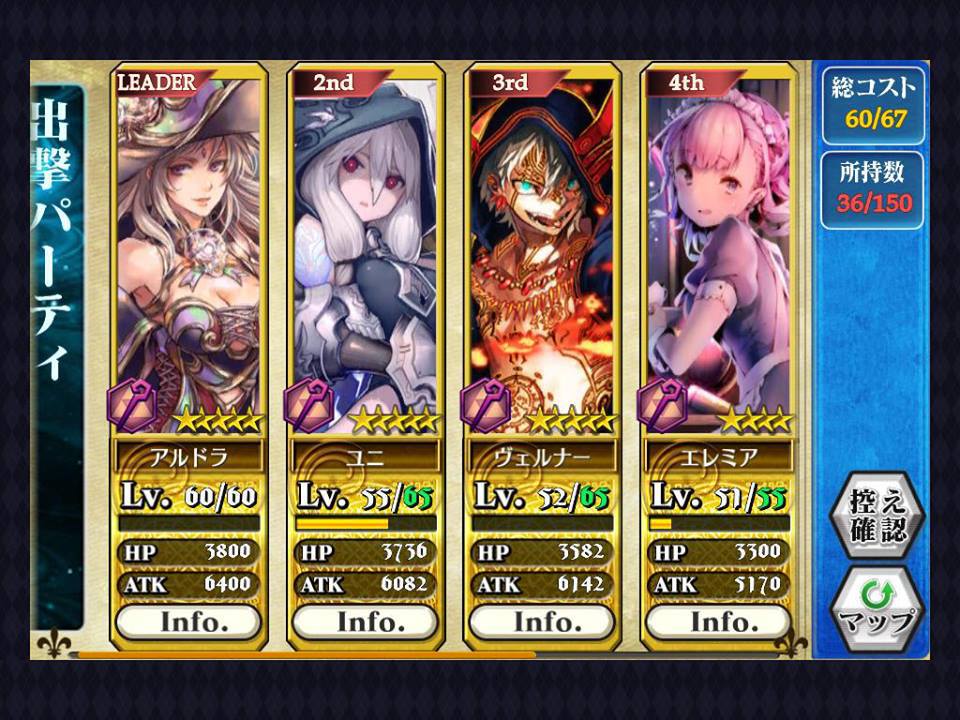Choose the ユニ hooded character card
Image resolution: width=960 pixels, height=720 pixels.
pyautogui.click(x=367, y=250)
